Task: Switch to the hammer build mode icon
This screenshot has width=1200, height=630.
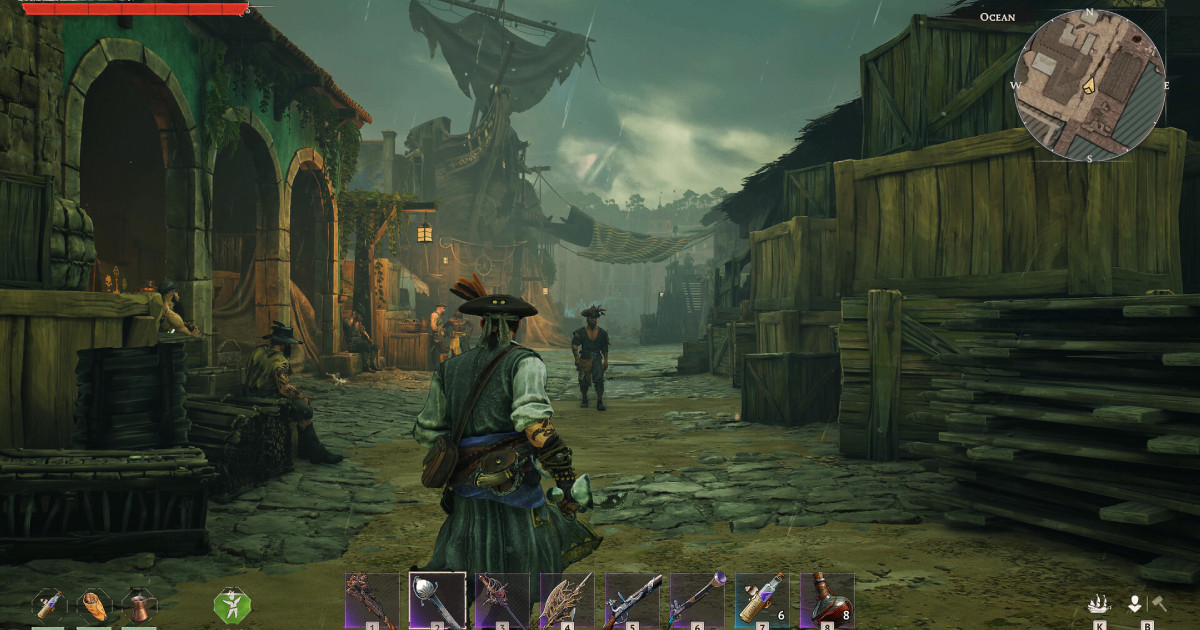Action: (x=1159, y=603)
